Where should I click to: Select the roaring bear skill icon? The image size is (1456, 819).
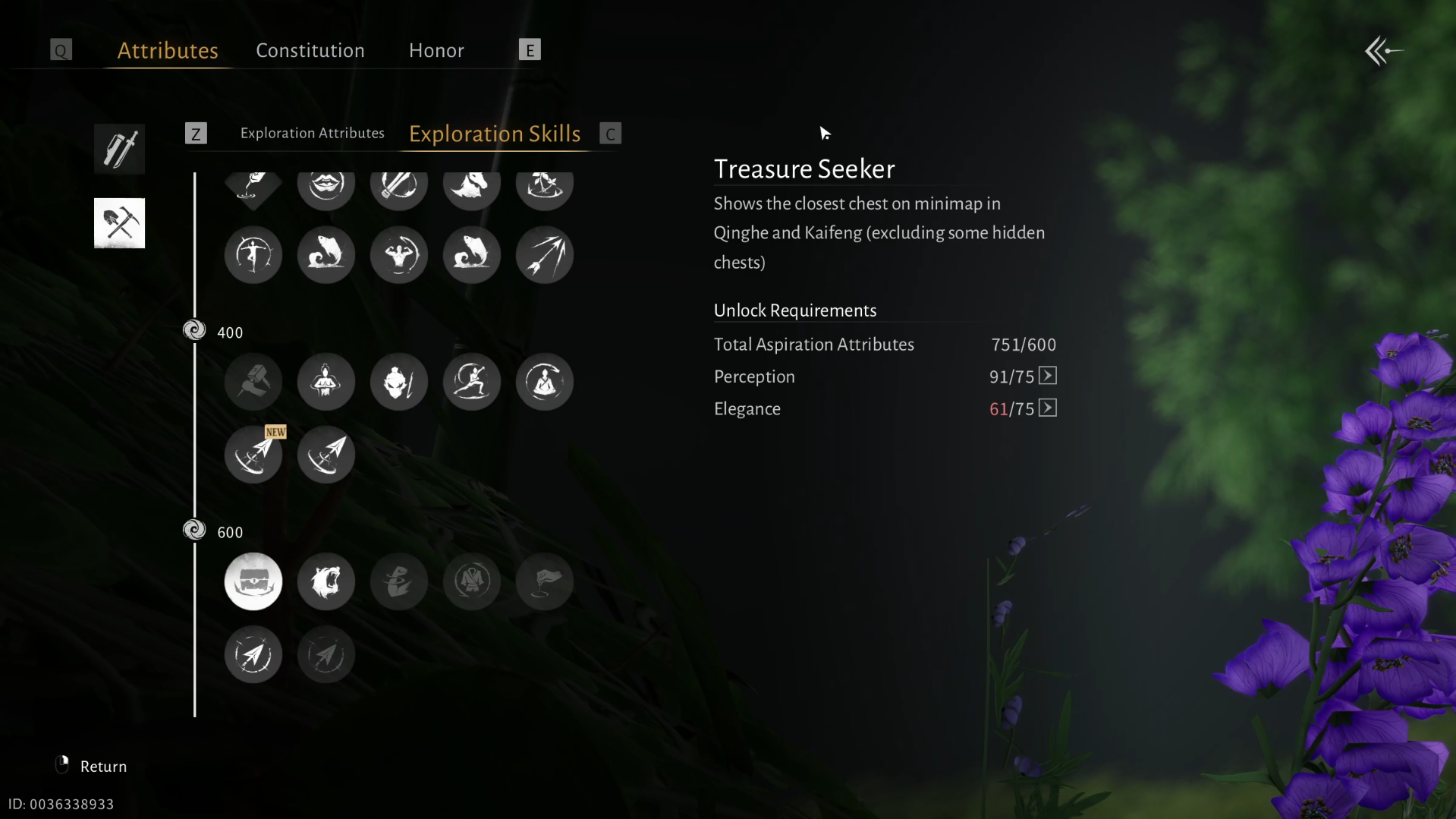tap(326, 581)
